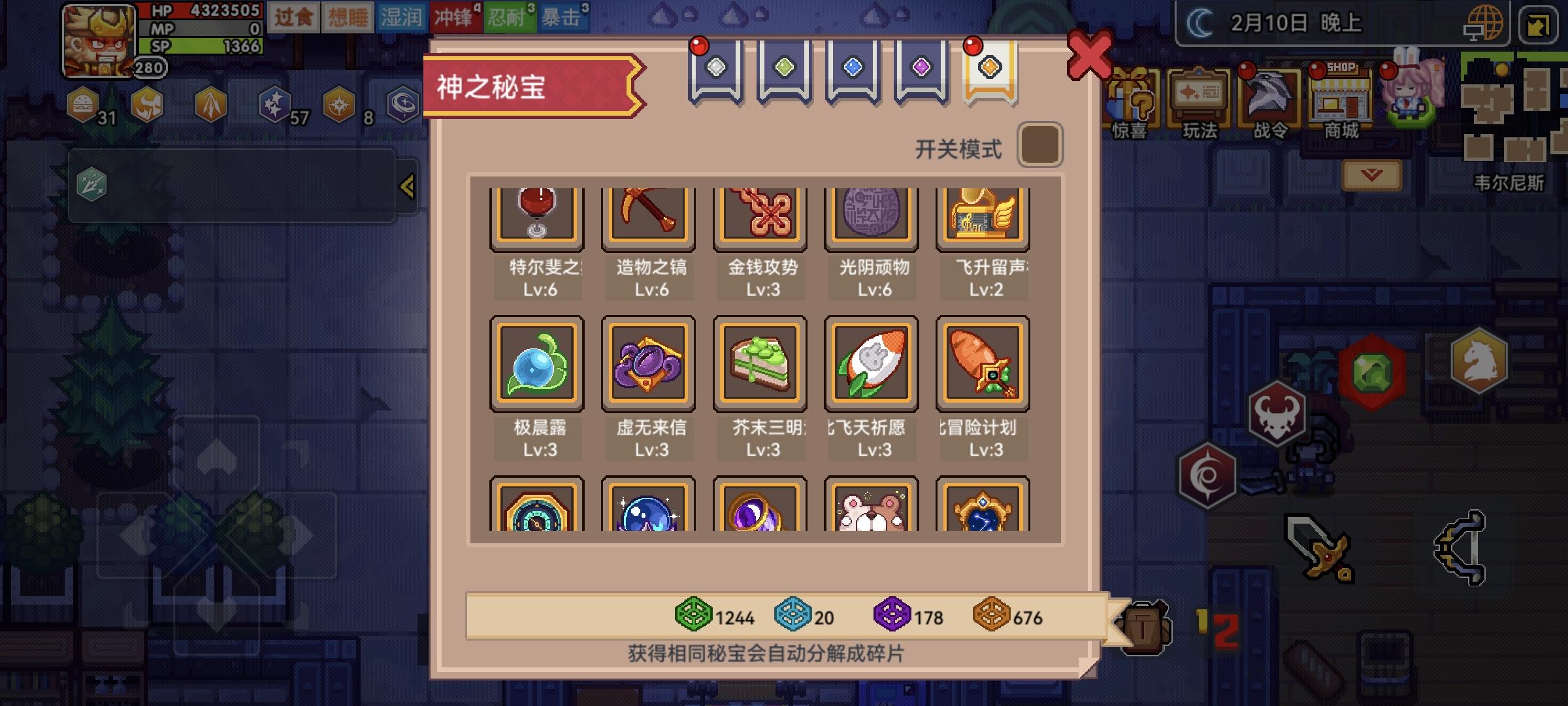The width and height of the screenshot is (1568, 706).
Task: Click the HP health bar
Action: [x=196, y=10]
